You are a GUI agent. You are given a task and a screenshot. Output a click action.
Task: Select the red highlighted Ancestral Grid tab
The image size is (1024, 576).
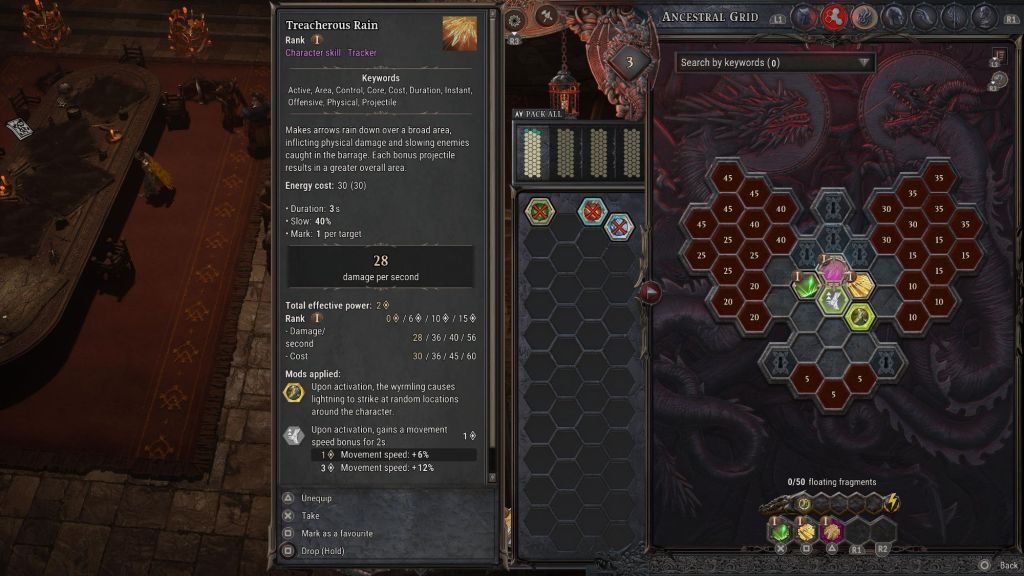click(835, 16)
